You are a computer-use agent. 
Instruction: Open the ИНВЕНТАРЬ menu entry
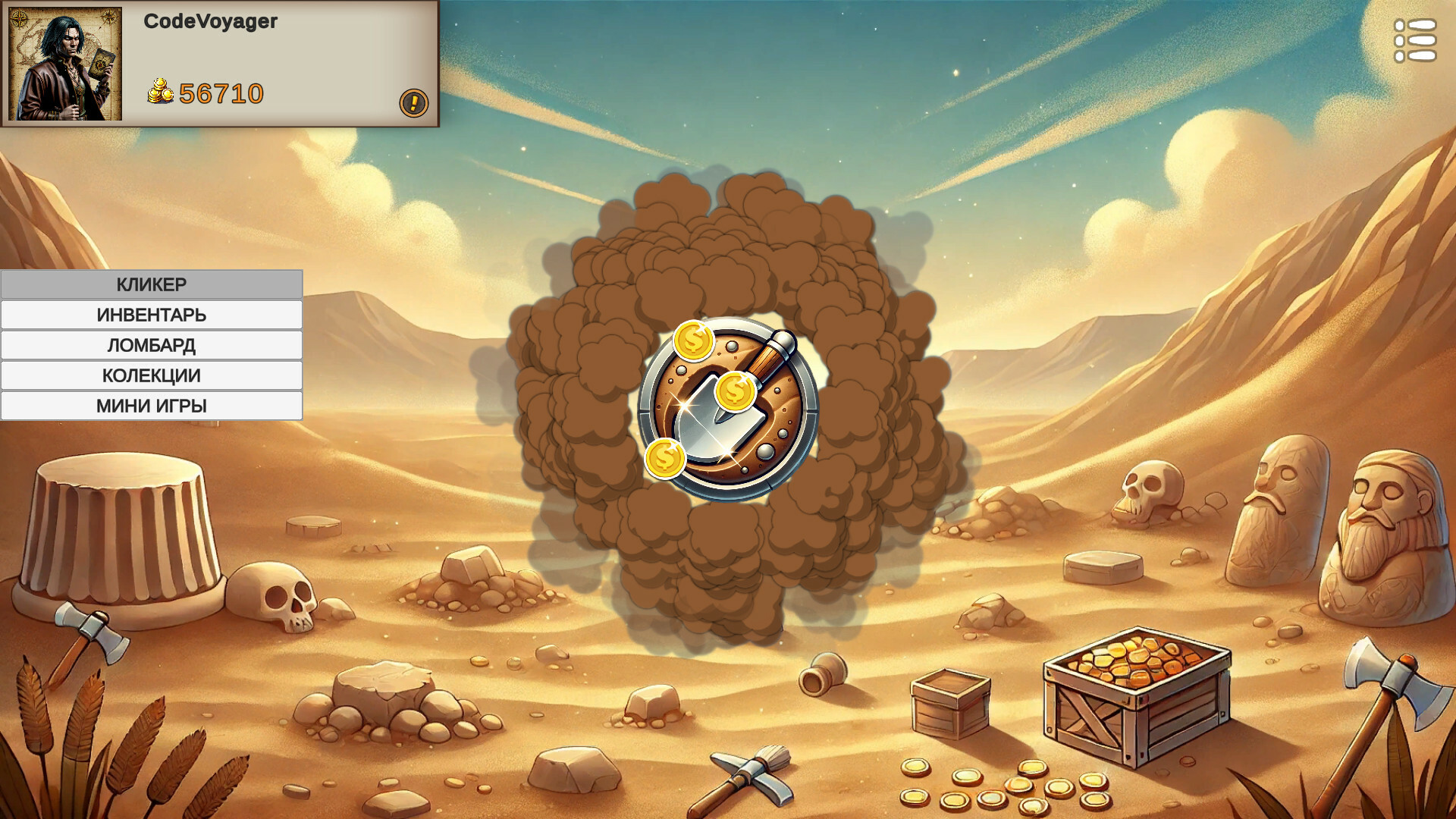[151, 314]
